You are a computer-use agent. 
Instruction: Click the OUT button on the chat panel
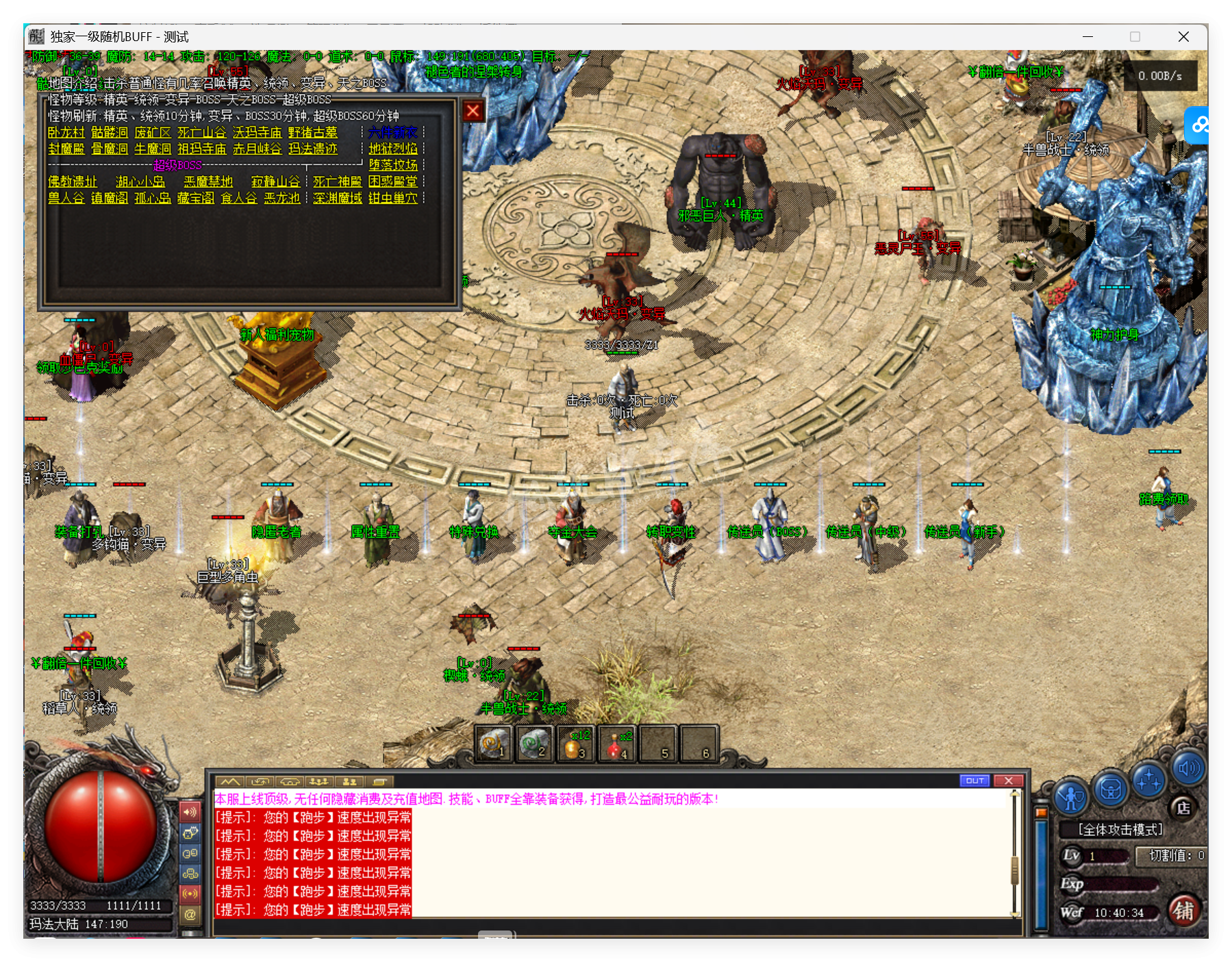click(975, 780)
